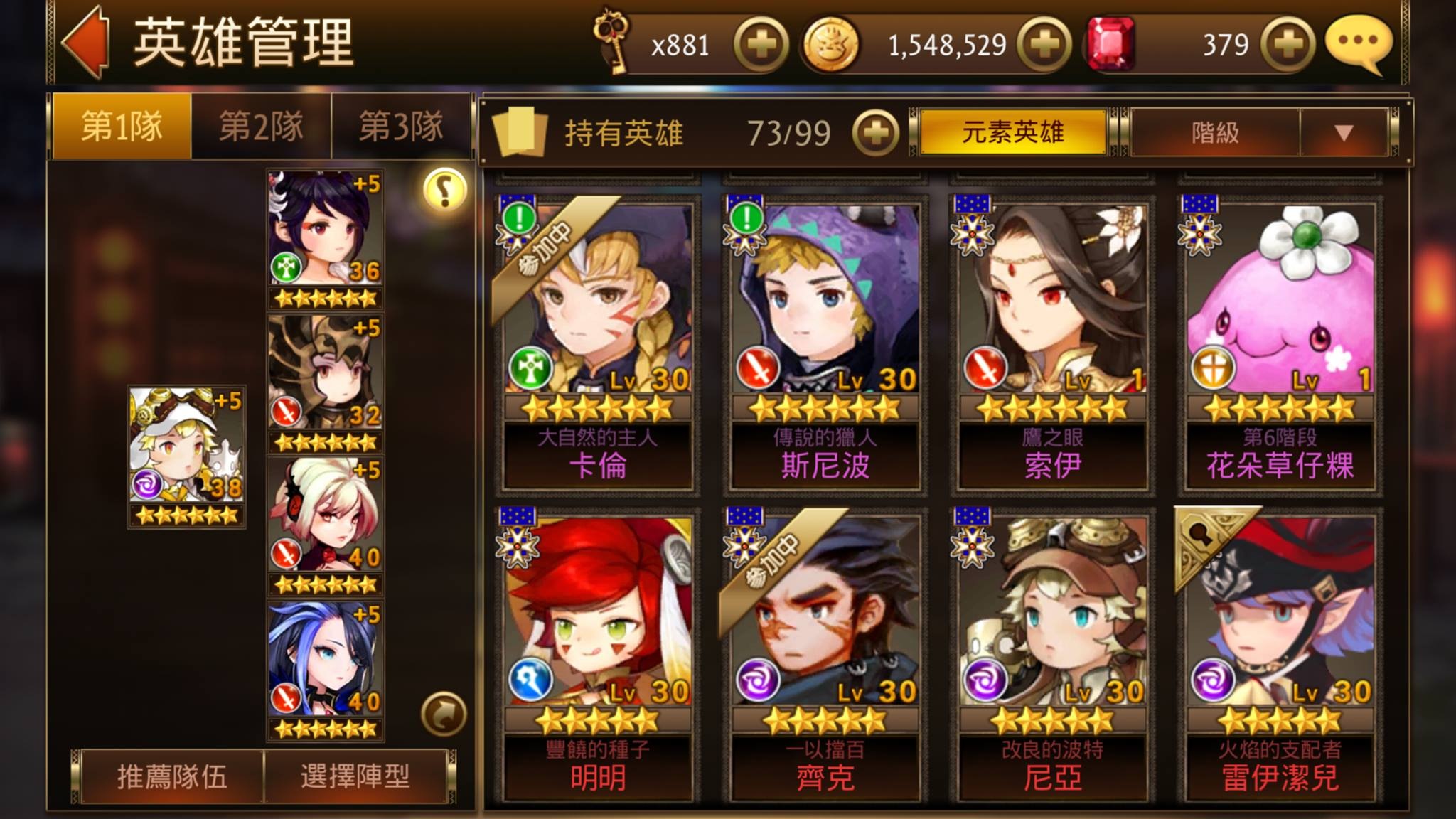Image resolution: width=1456 pixels, height=819 pixels.
Task: Expand hero capacity with the plus button
Action: coord(875,133)
